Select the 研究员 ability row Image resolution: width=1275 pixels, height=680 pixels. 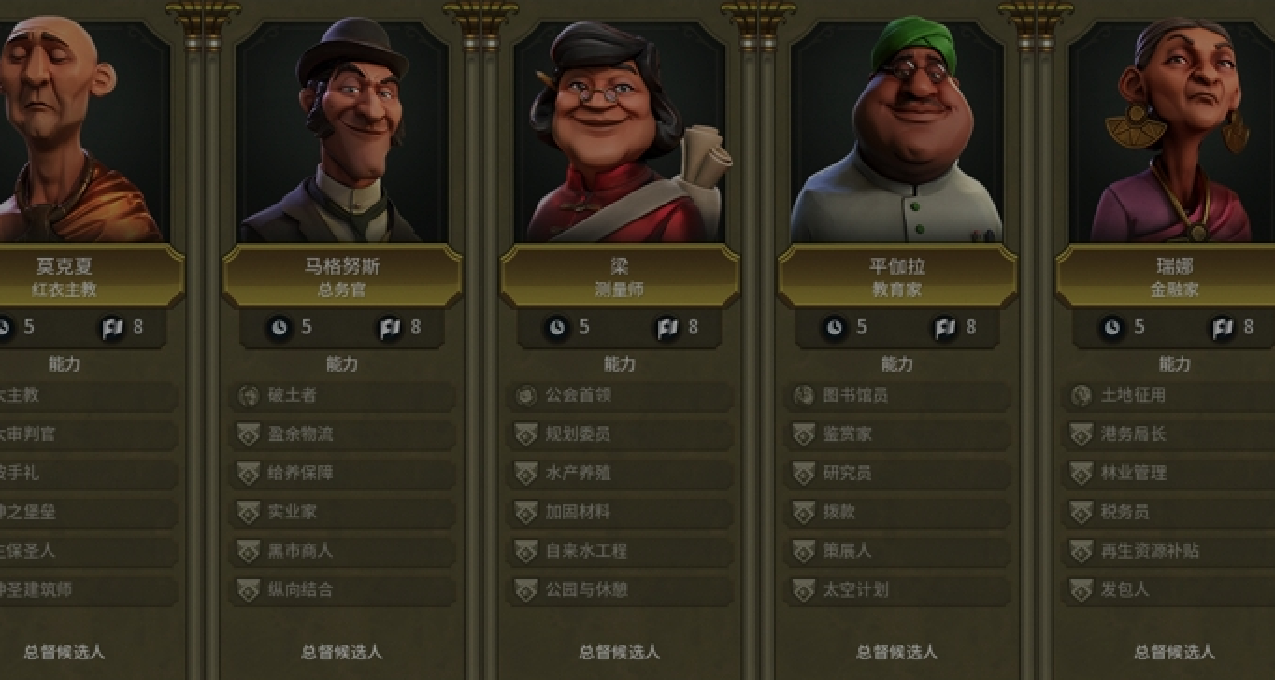[897, 473]
